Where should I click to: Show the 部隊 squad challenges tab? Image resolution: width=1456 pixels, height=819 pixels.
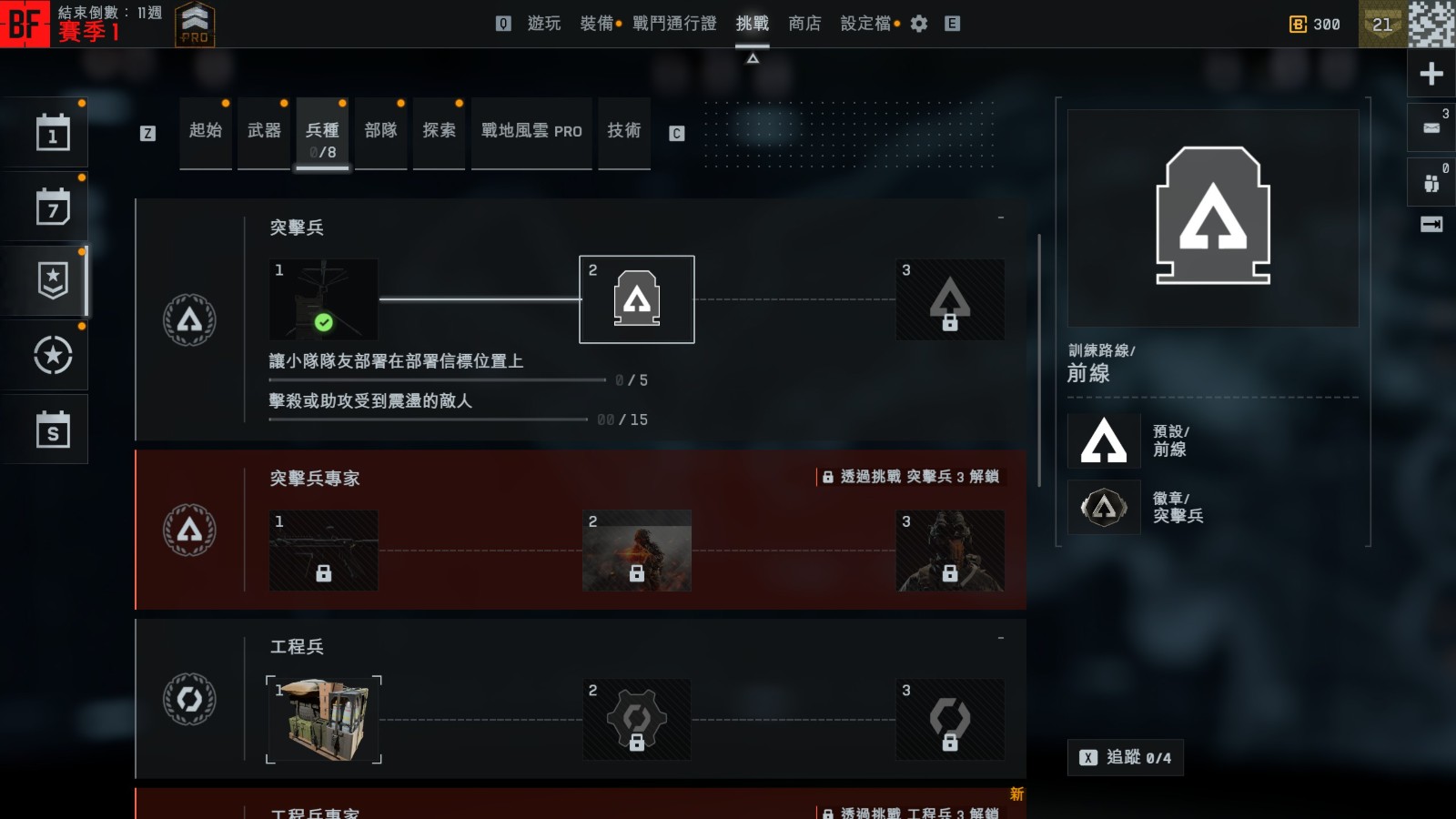(380, 131)
